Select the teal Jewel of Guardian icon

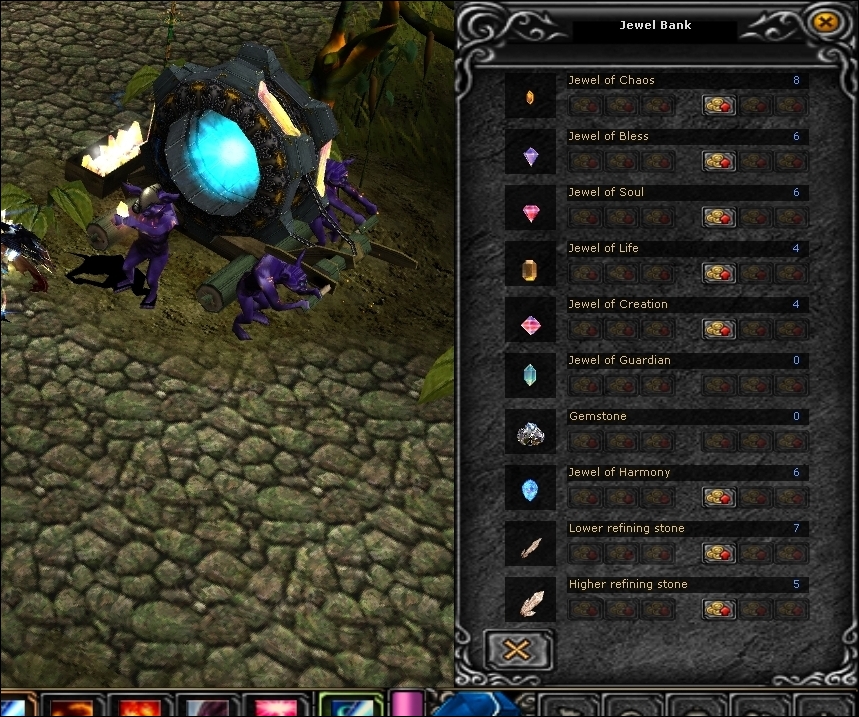click(x=530, y=375)
